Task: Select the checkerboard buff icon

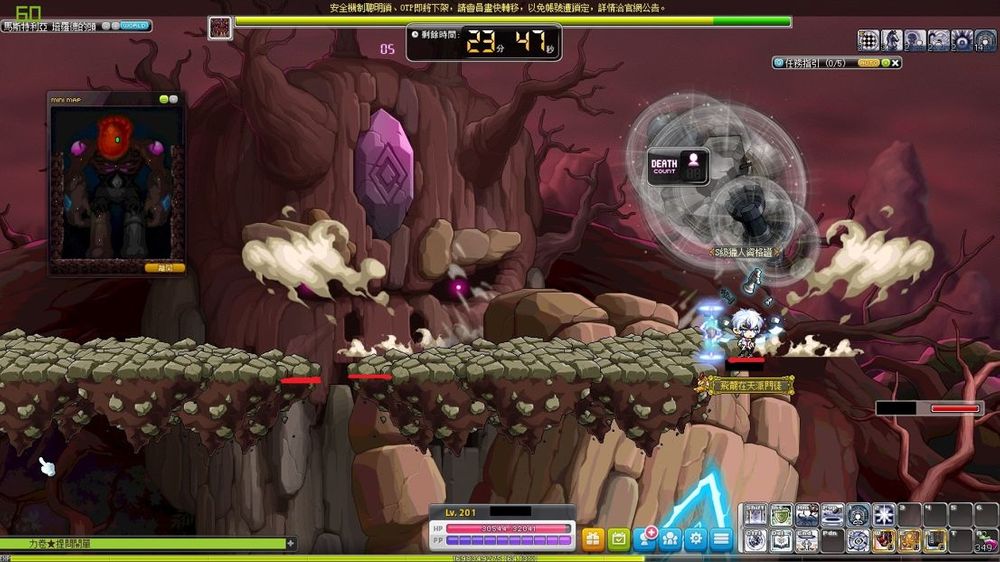Action: click(868, 40)
